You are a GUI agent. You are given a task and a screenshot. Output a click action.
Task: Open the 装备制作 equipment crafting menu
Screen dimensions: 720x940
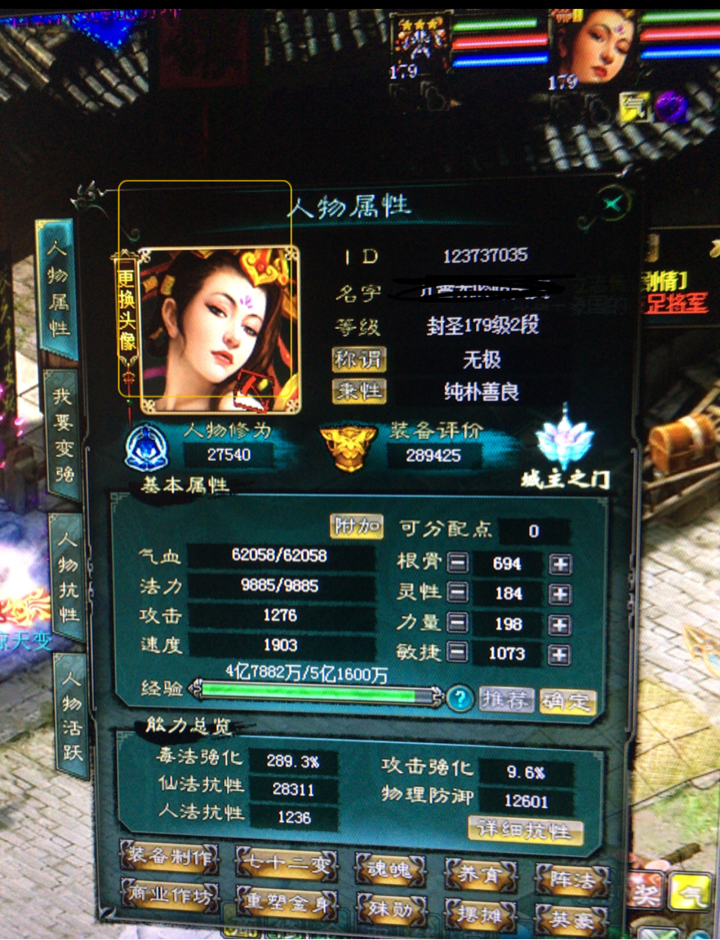(167, 857)
